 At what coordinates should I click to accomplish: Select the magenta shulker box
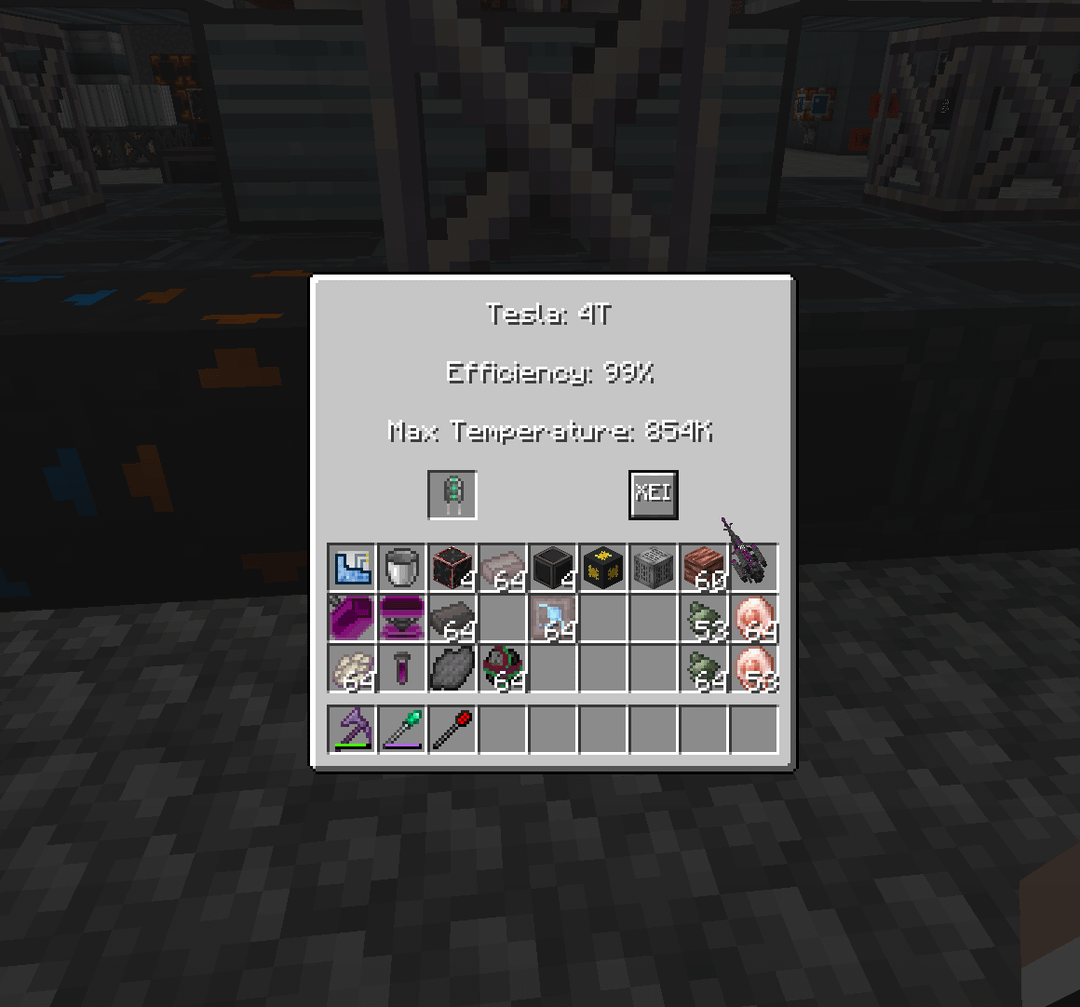tap(402, 618)
